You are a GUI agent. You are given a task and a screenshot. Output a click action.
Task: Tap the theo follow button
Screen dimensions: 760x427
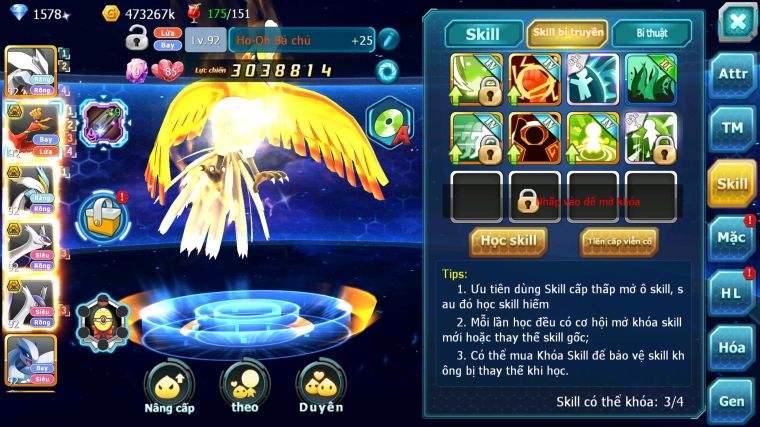(245, 388)
